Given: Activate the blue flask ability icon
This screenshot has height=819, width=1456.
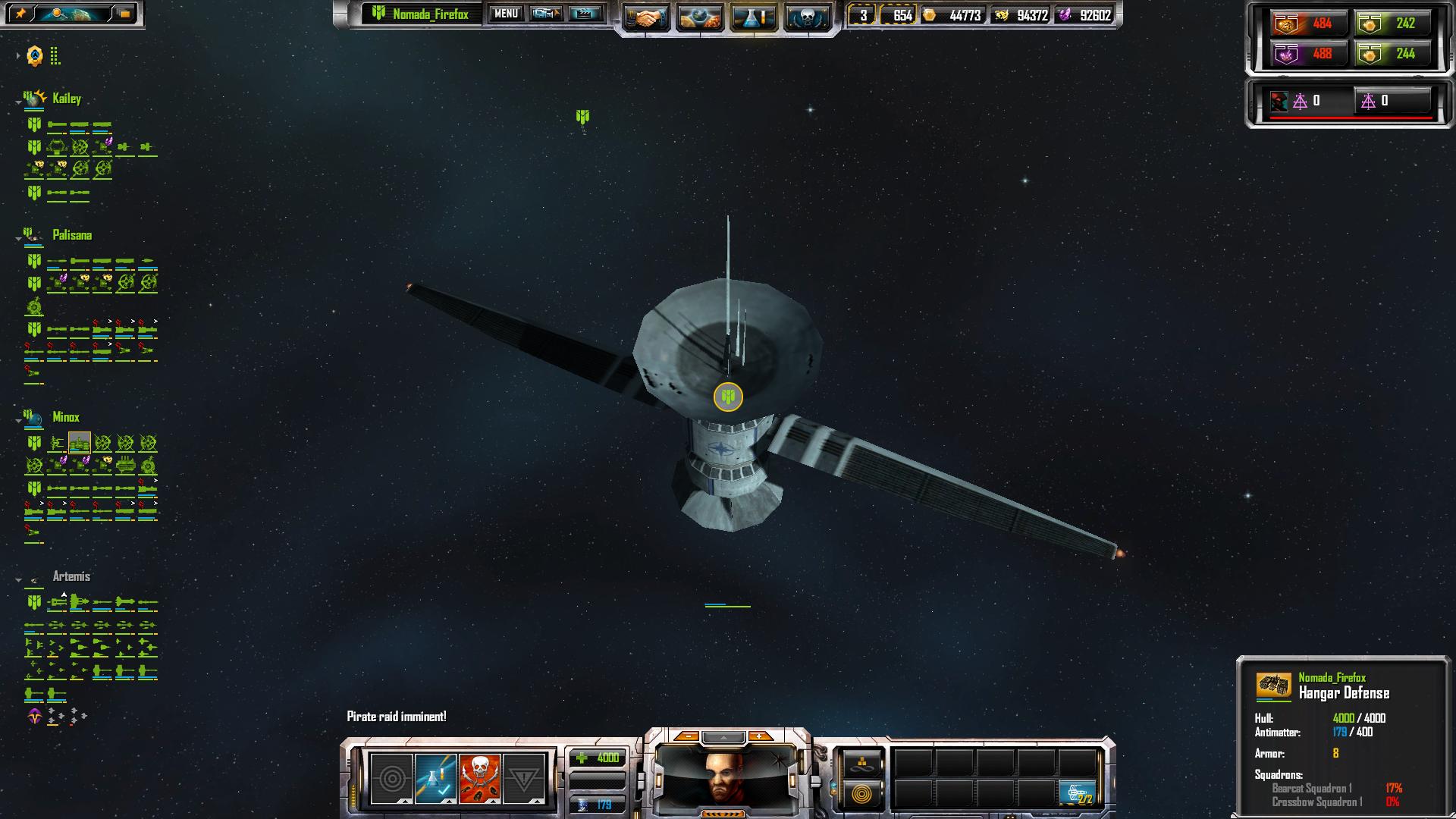Looking at the screenshot, I should pyautogui.click(x=435, y=778).
